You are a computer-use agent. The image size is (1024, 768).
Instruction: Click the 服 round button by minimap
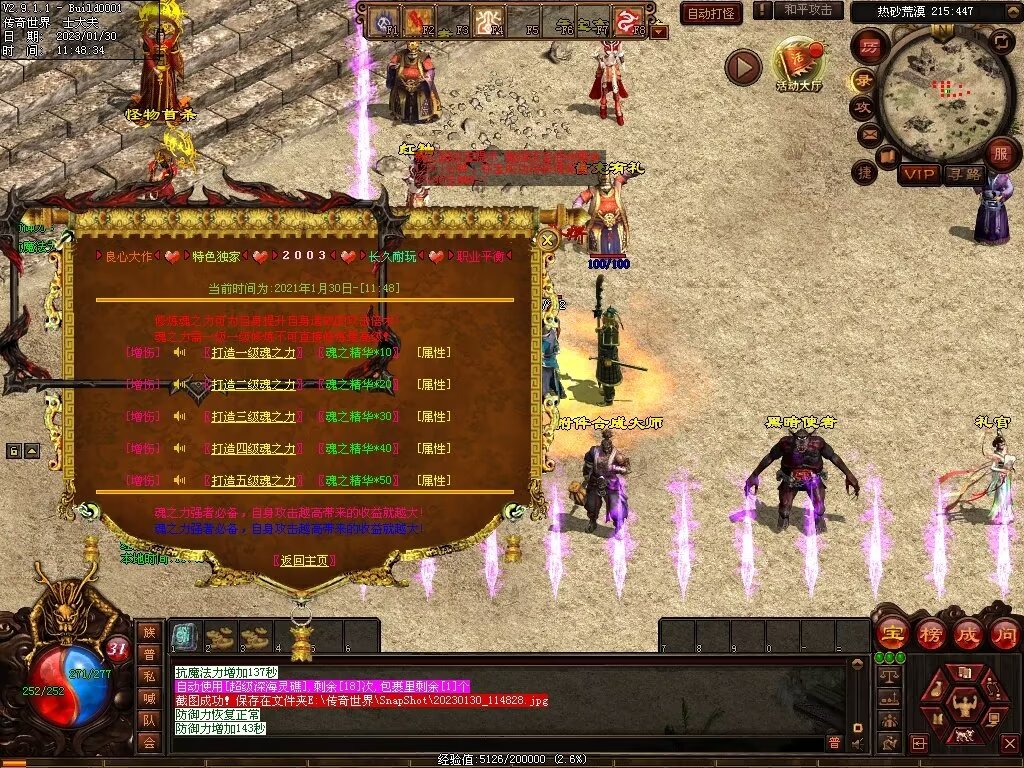tap(1000, 155)
